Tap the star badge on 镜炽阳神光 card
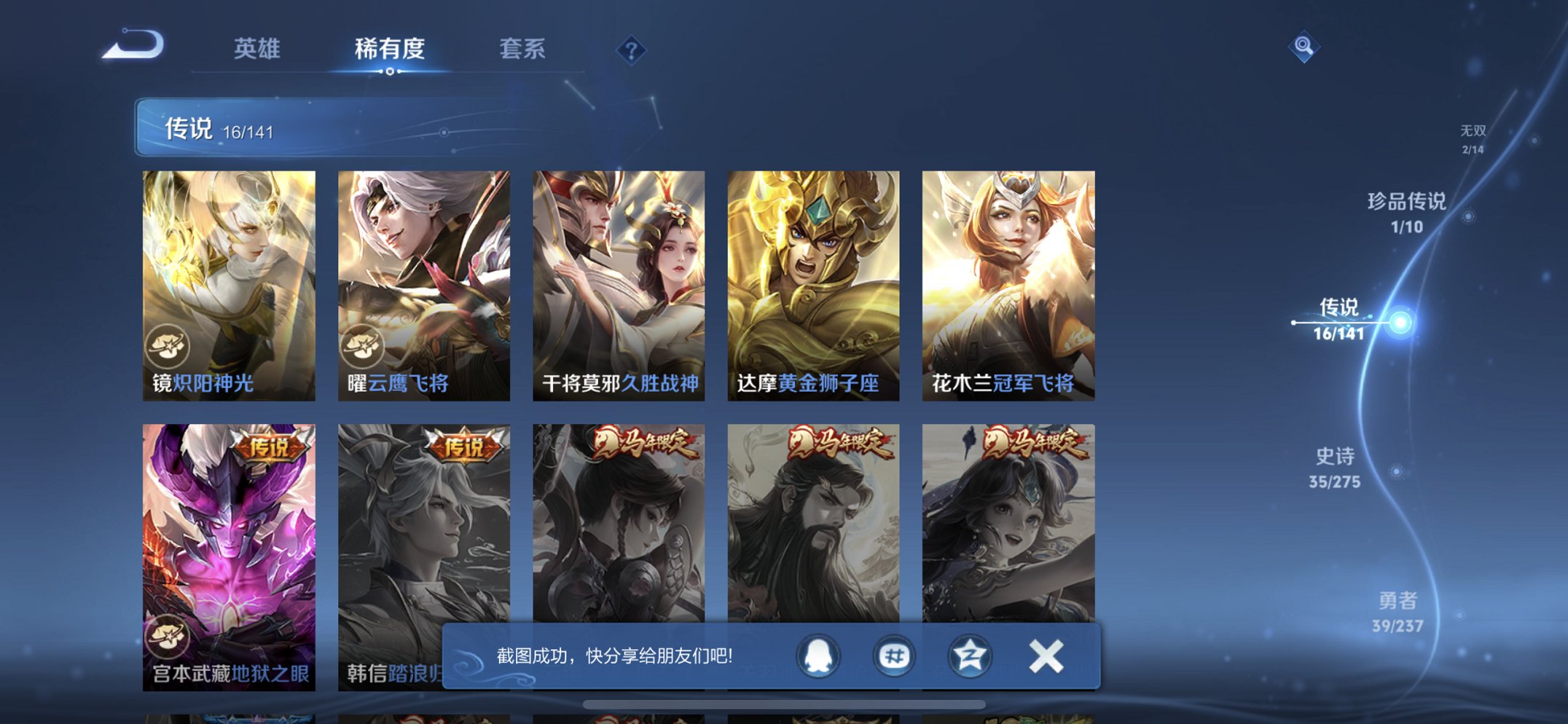Viewport: 1568px width, 724px height. click(169, 347)
